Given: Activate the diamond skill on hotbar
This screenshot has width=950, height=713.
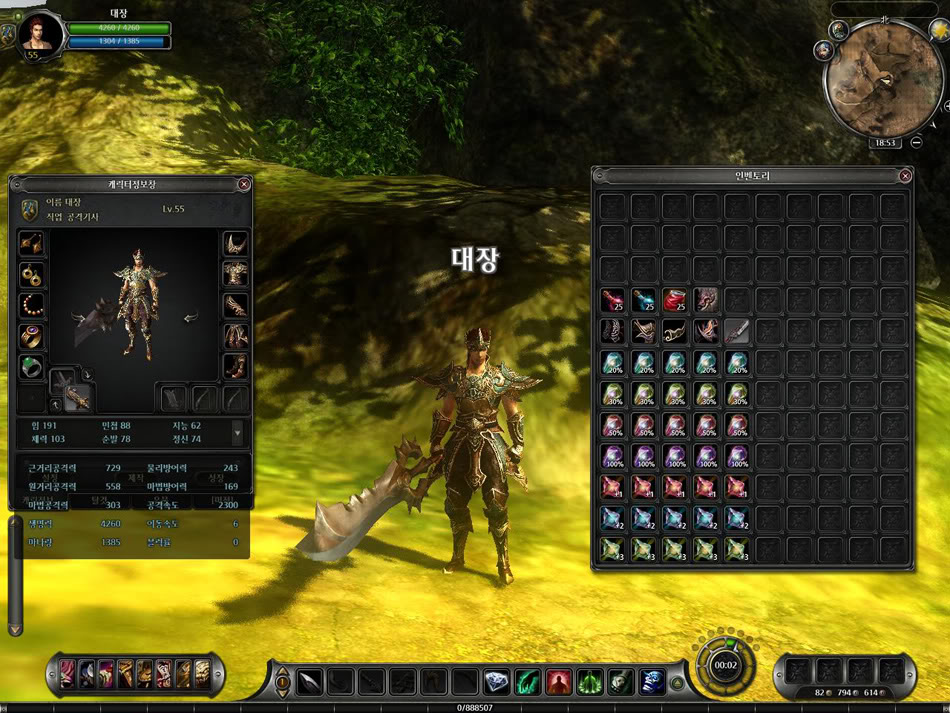Looking at the screenshot, I should pyautogui.click(x=497, y=682).
